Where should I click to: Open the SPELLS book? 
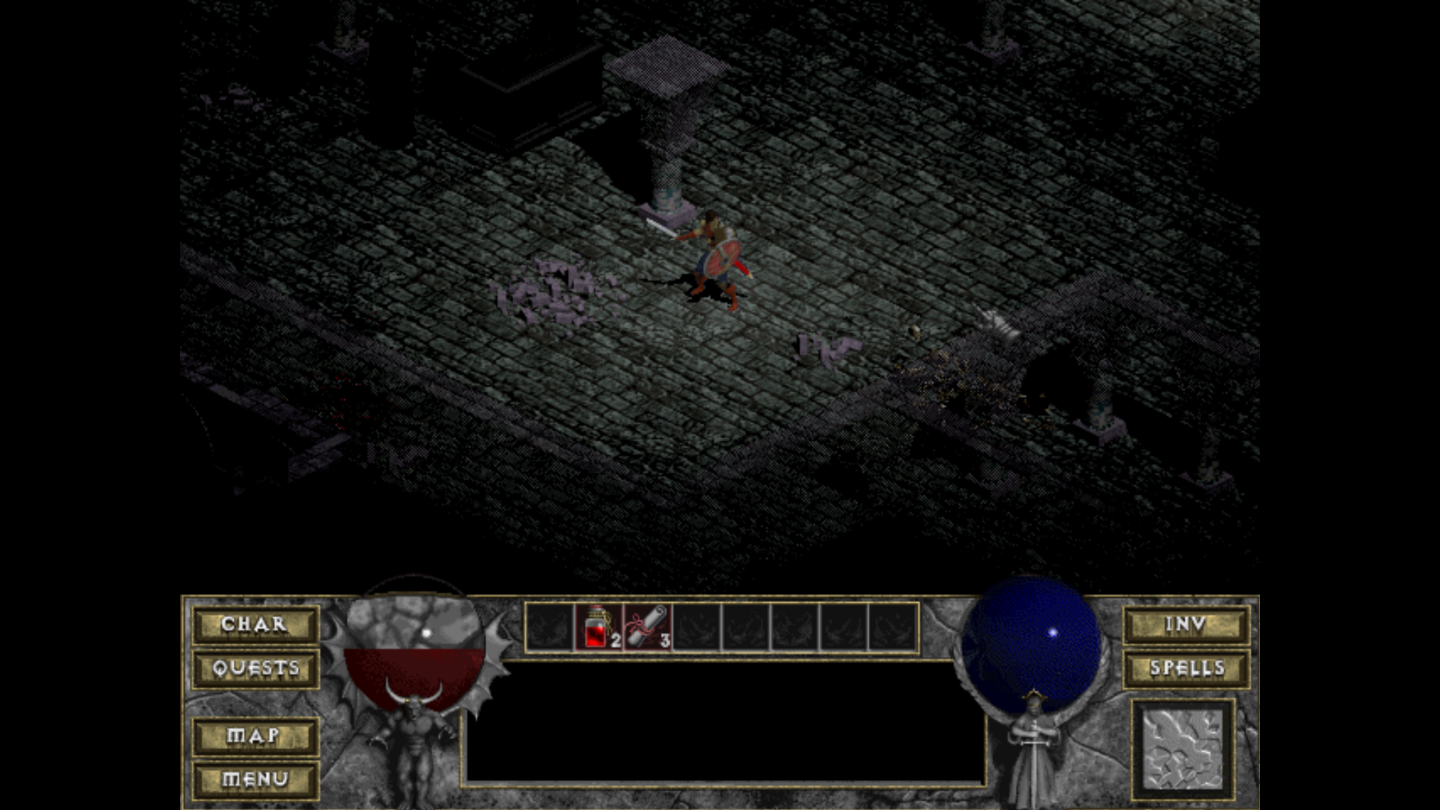click(x=1186, y=668)
